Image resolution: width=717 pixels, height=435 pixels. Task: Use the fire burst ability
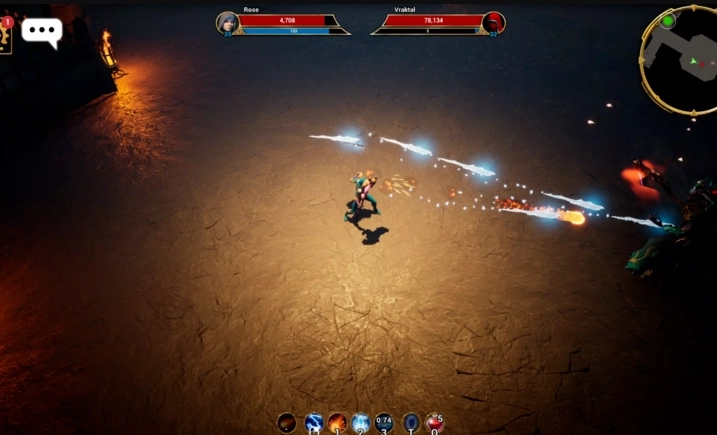(x=337, y=423)
